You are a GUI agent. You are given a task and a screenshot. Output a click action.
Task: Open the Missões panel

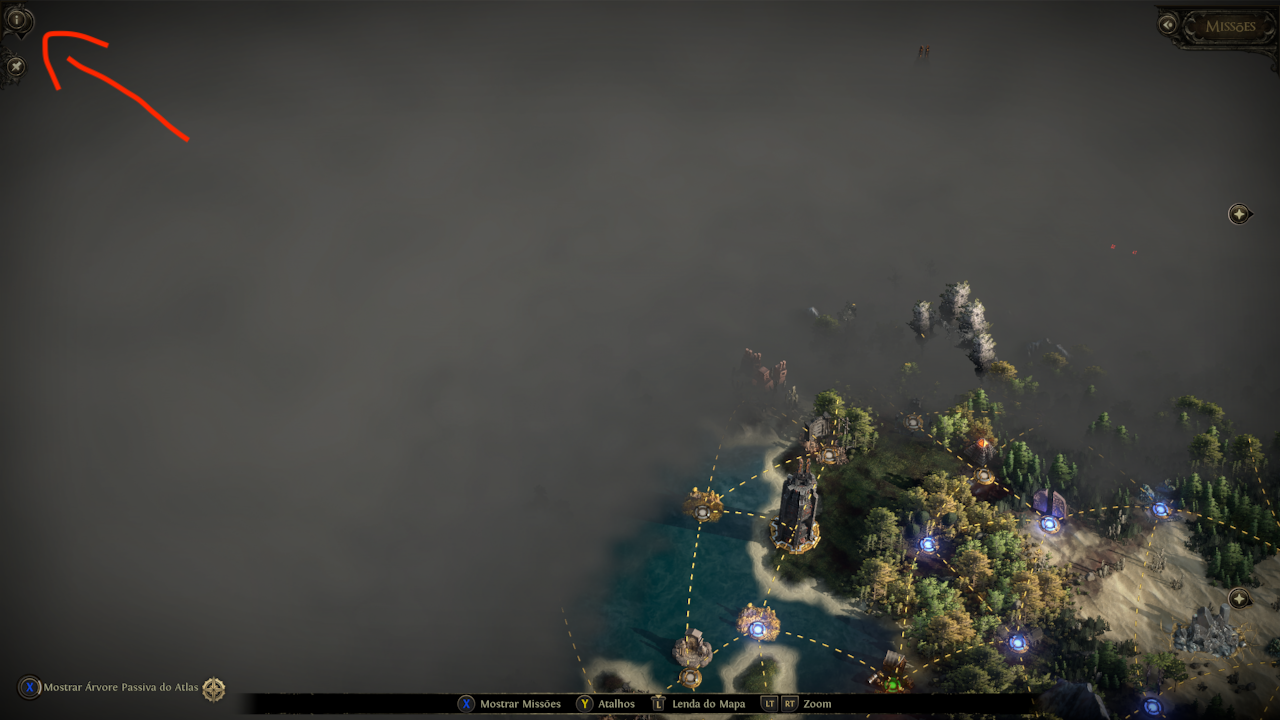click(1229, 26)
